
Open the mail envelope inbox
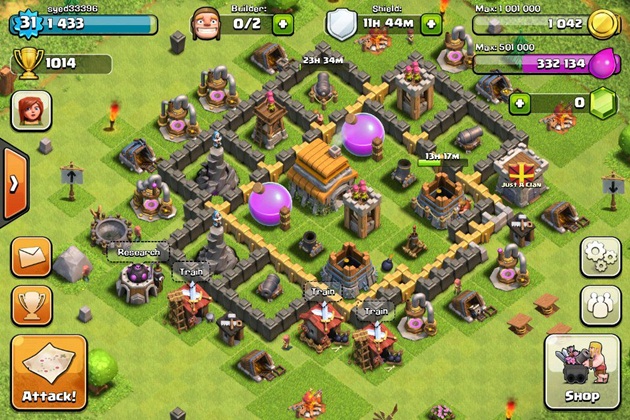tap(31, 256)
